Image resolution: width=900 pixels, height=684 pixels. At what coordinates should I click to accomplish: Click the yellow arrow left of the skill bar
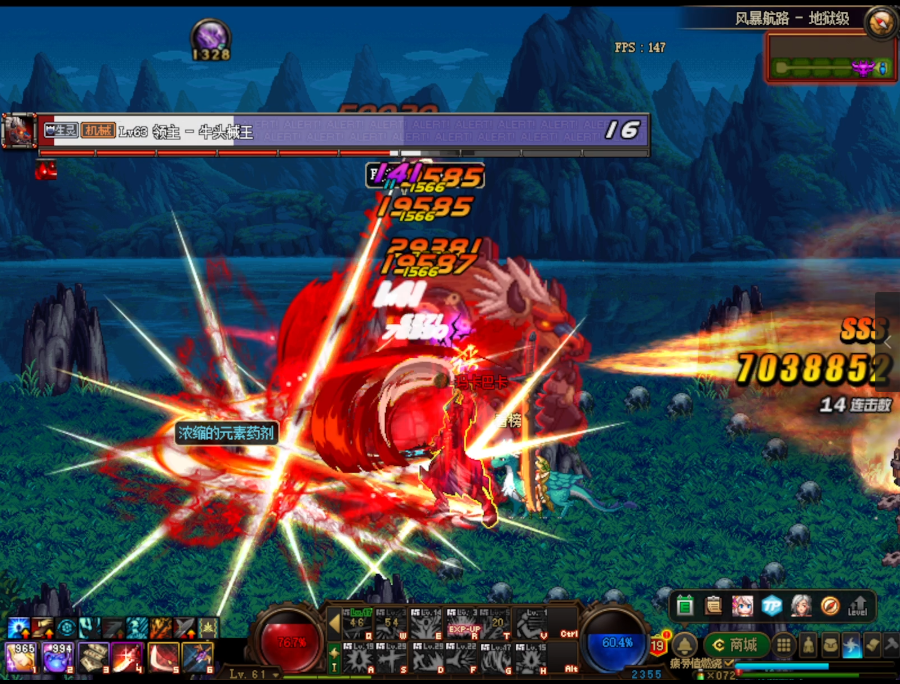click(334, 625)
